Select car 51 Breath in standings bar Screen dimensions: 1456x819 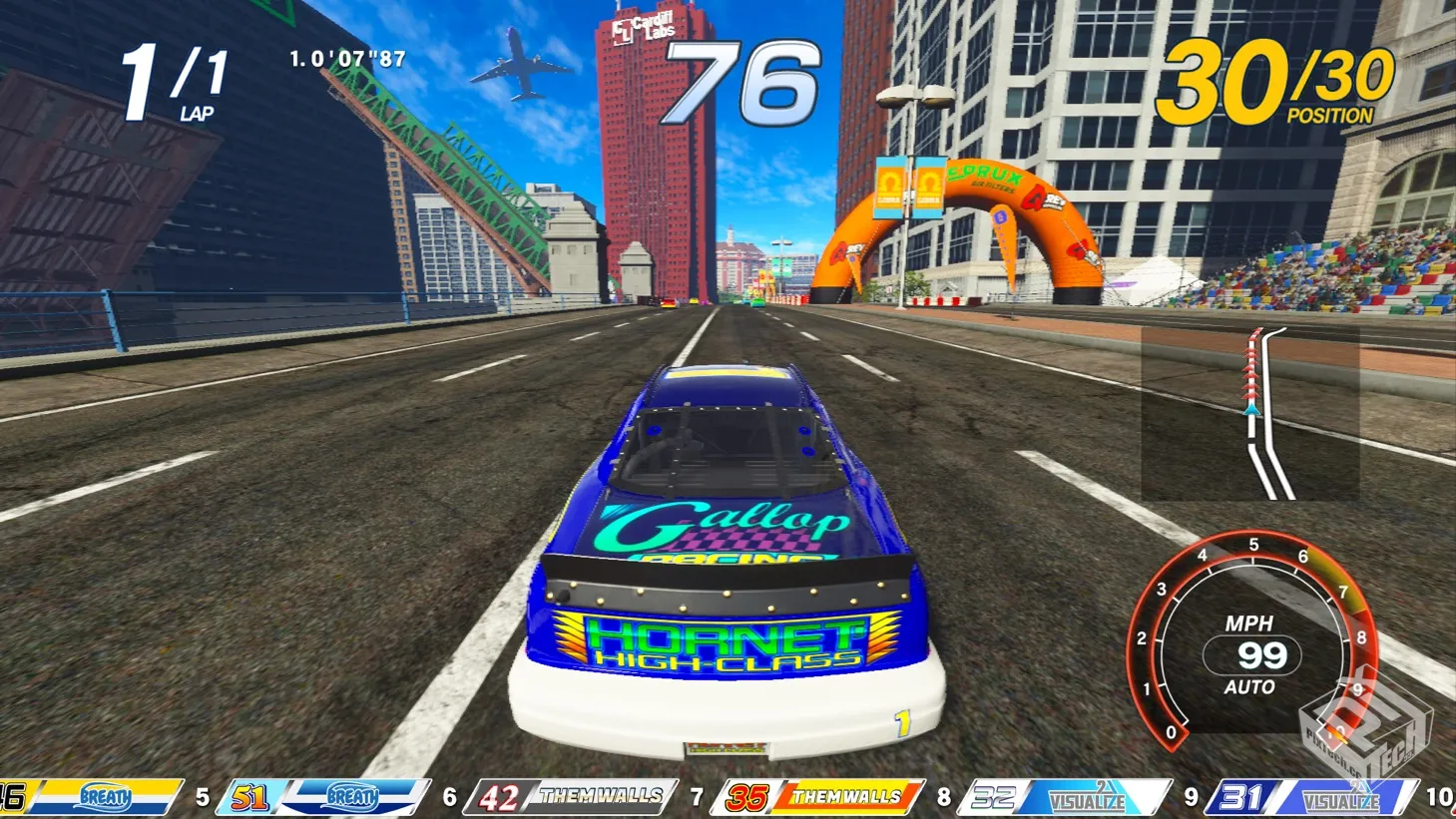click(x=323, y=797)
